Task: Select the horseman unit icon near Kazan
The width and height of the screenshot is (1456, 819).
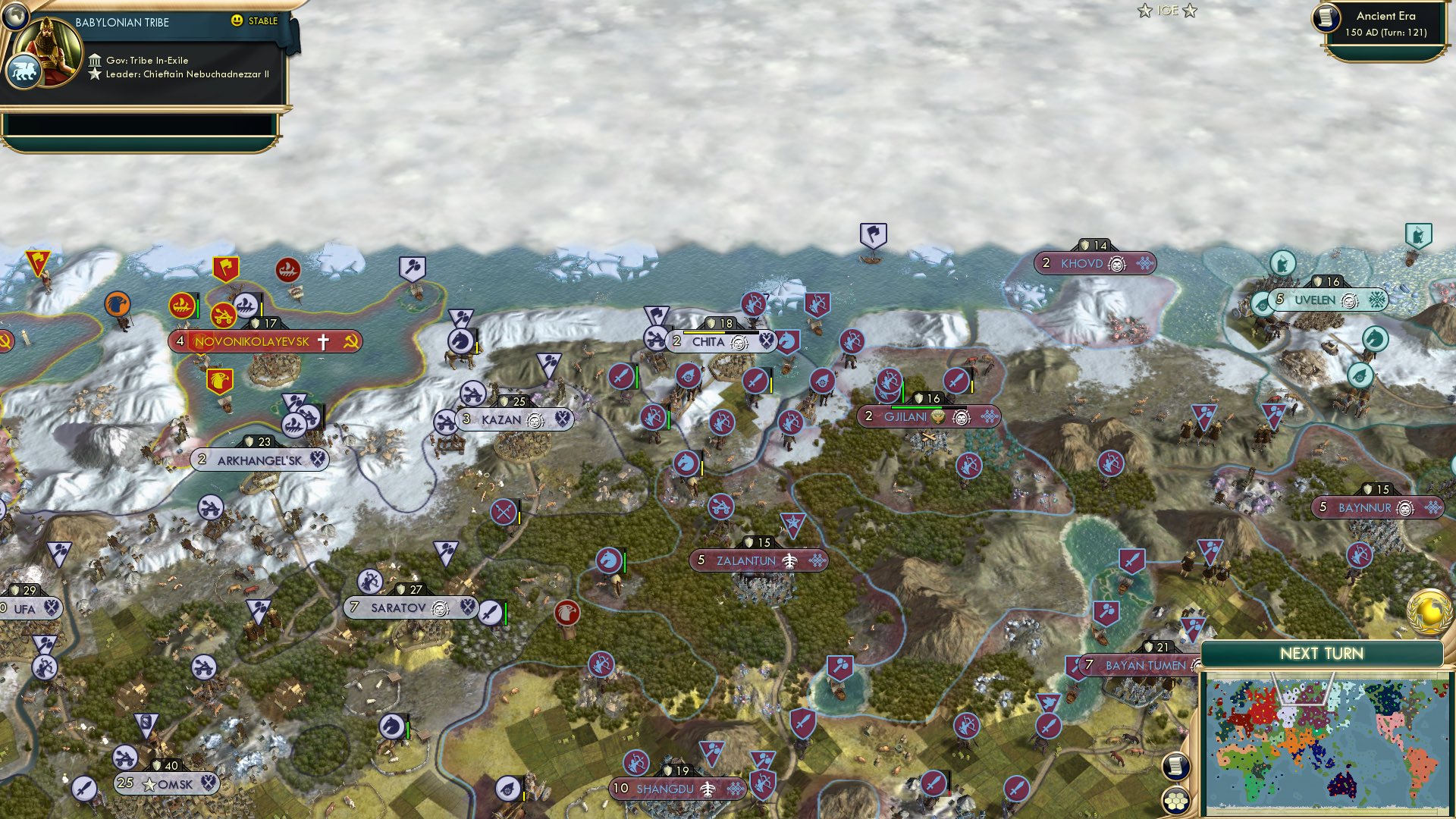Action: pos(460,340)
